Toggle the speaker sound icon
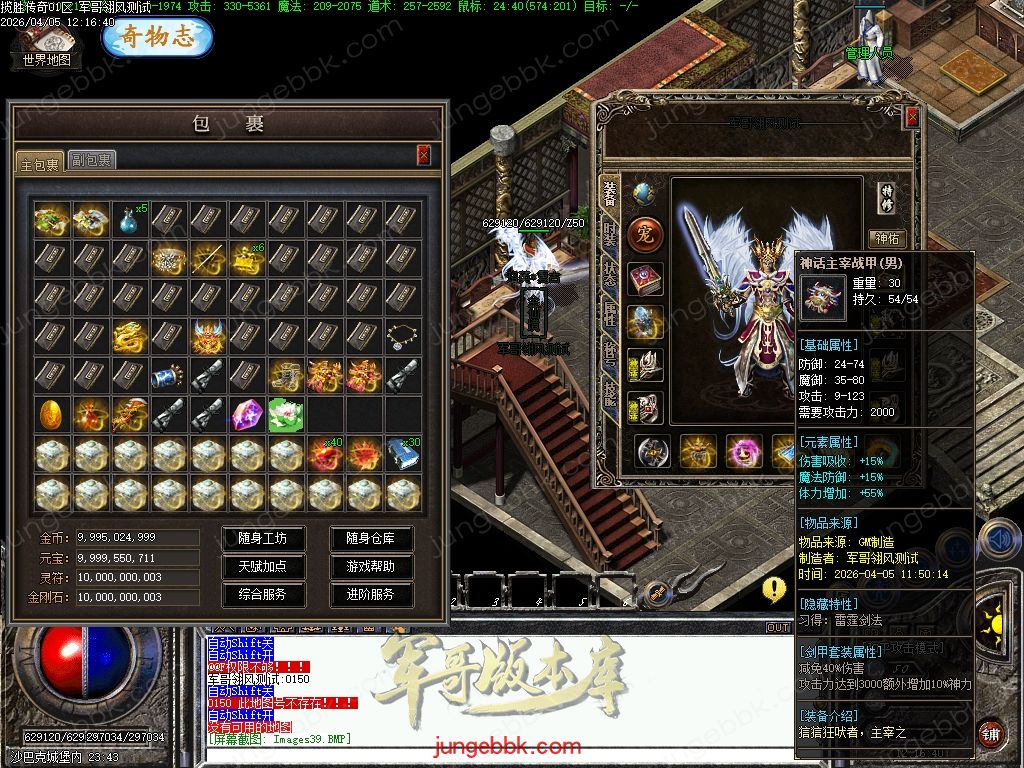The width and height of the screenshot is (1024, 768). [998, 539]
